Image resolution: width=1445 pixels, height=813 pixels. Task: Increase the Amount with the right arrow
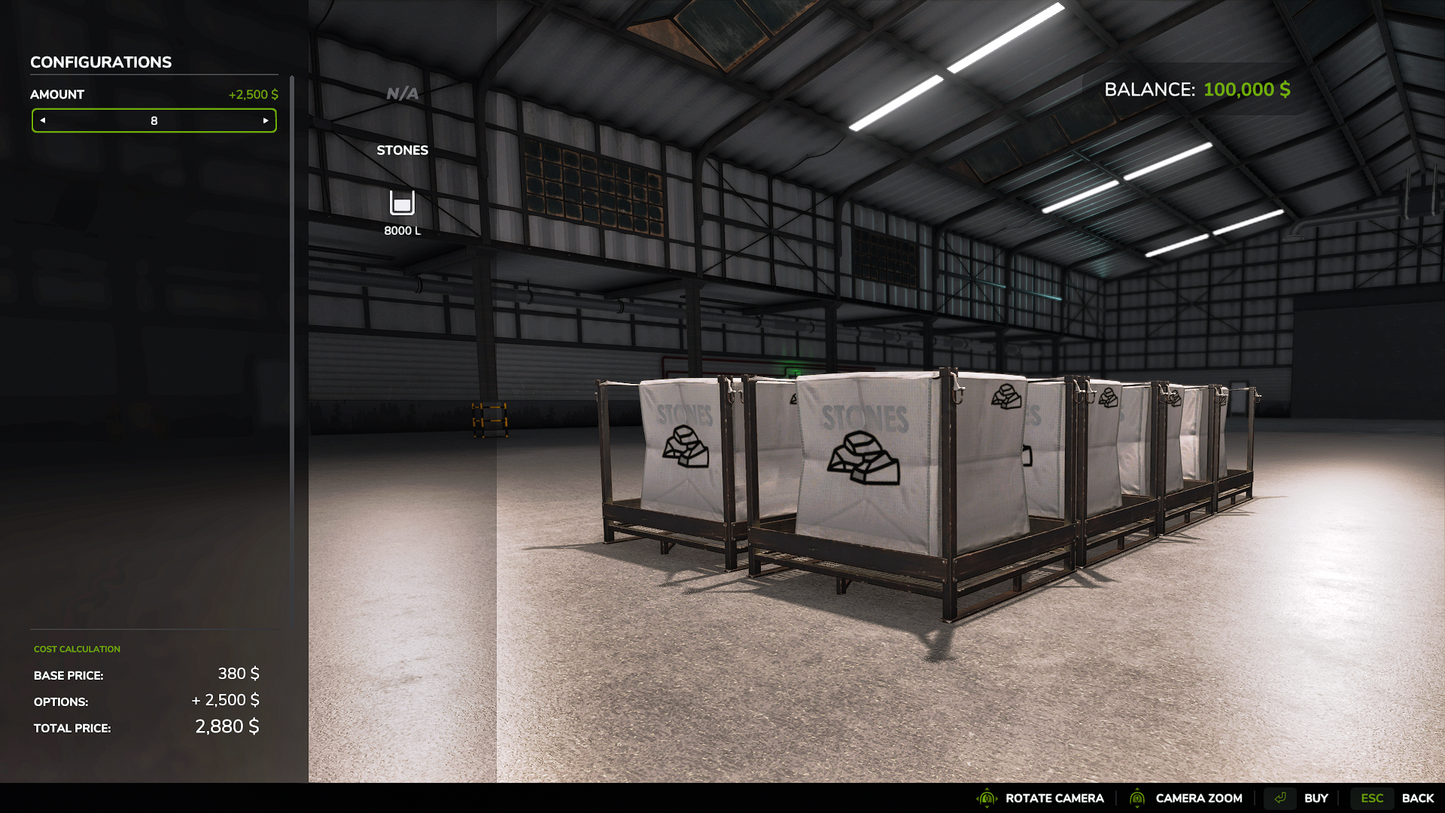pyautogui.click(x=265, y=121)
